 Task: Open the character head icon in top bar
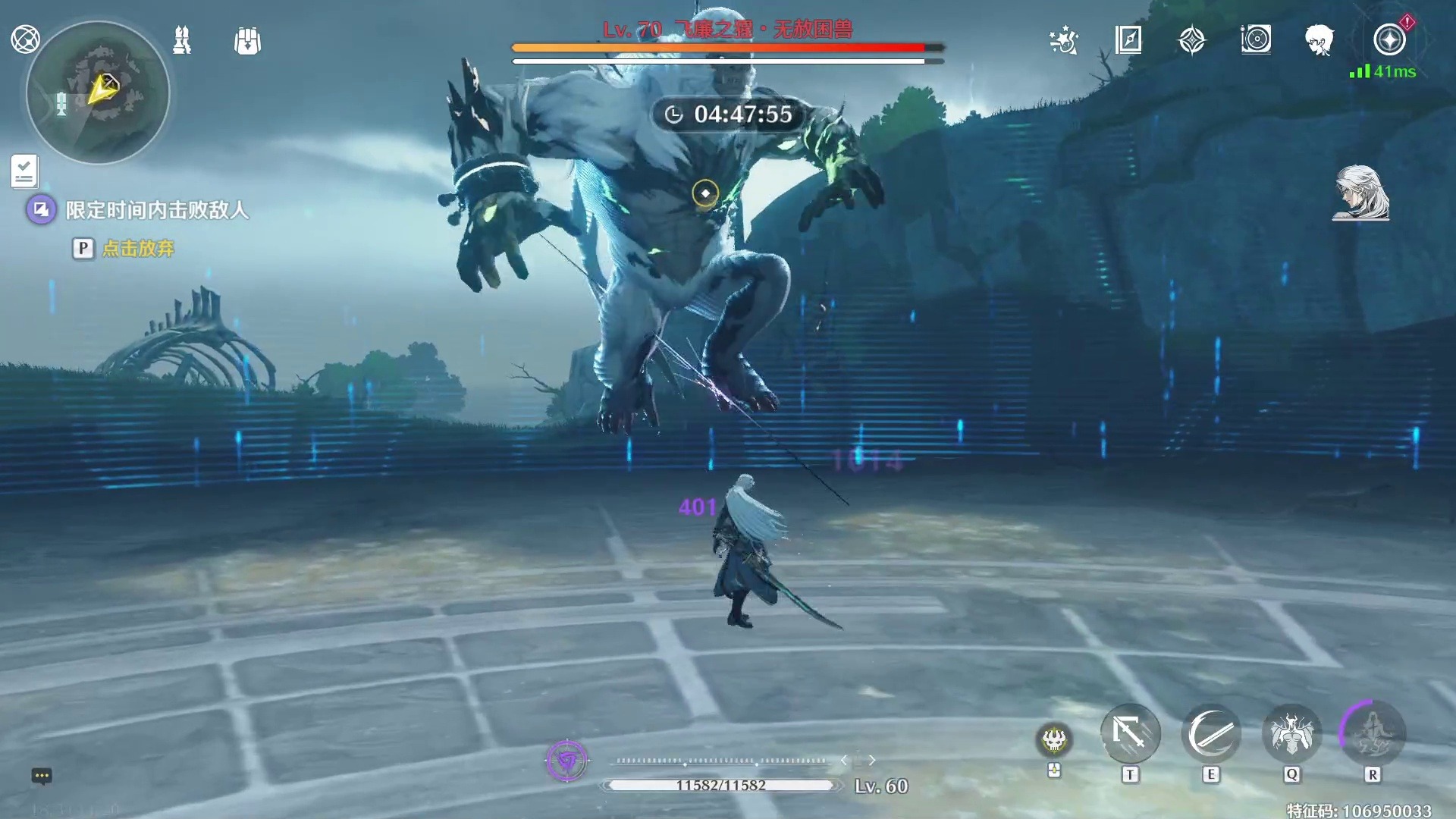1319,39
